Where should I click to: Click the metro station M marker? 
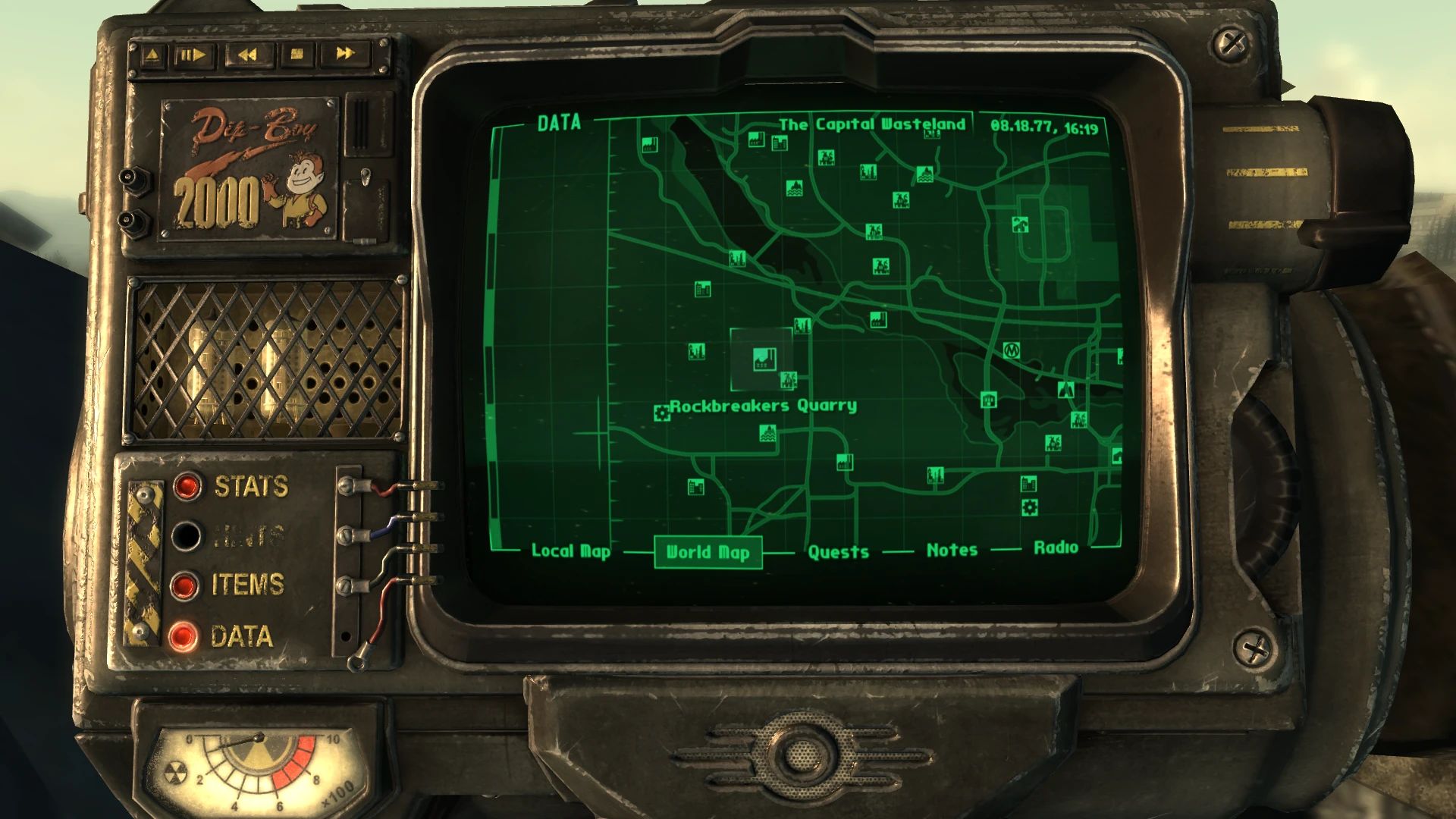point(1012,350)
